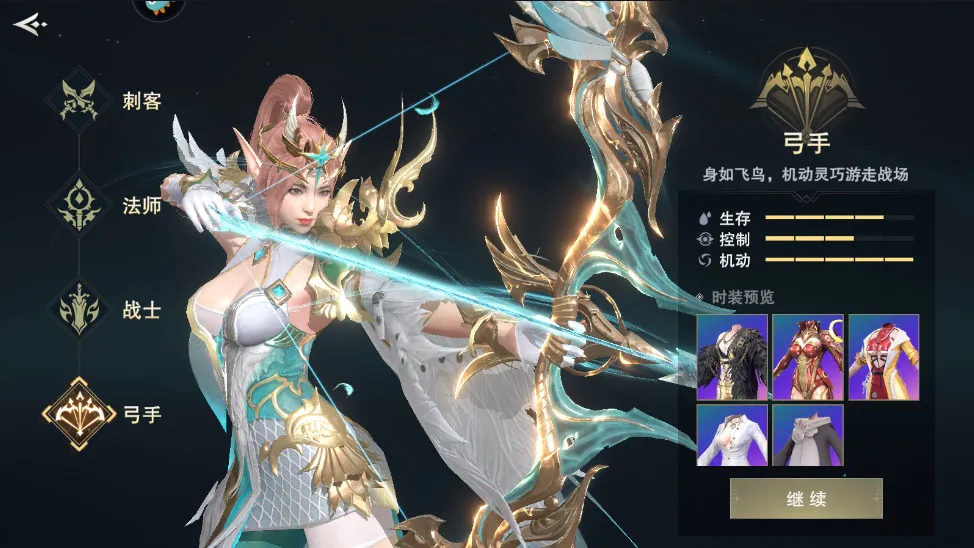Go back using the arrow button

30,24
